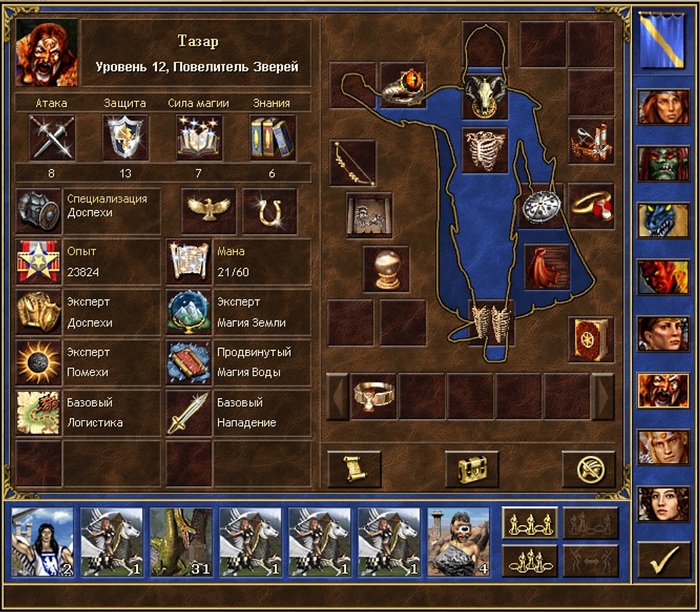Select the green dragon stack of 31
700x612 pixels.
pos(180,542)
